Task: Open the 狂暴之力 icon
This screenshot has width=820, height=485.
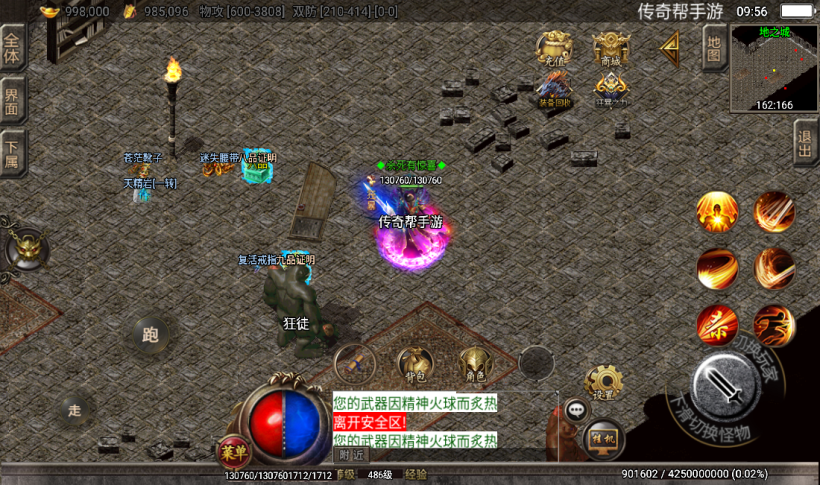Action: coord(611,90)
